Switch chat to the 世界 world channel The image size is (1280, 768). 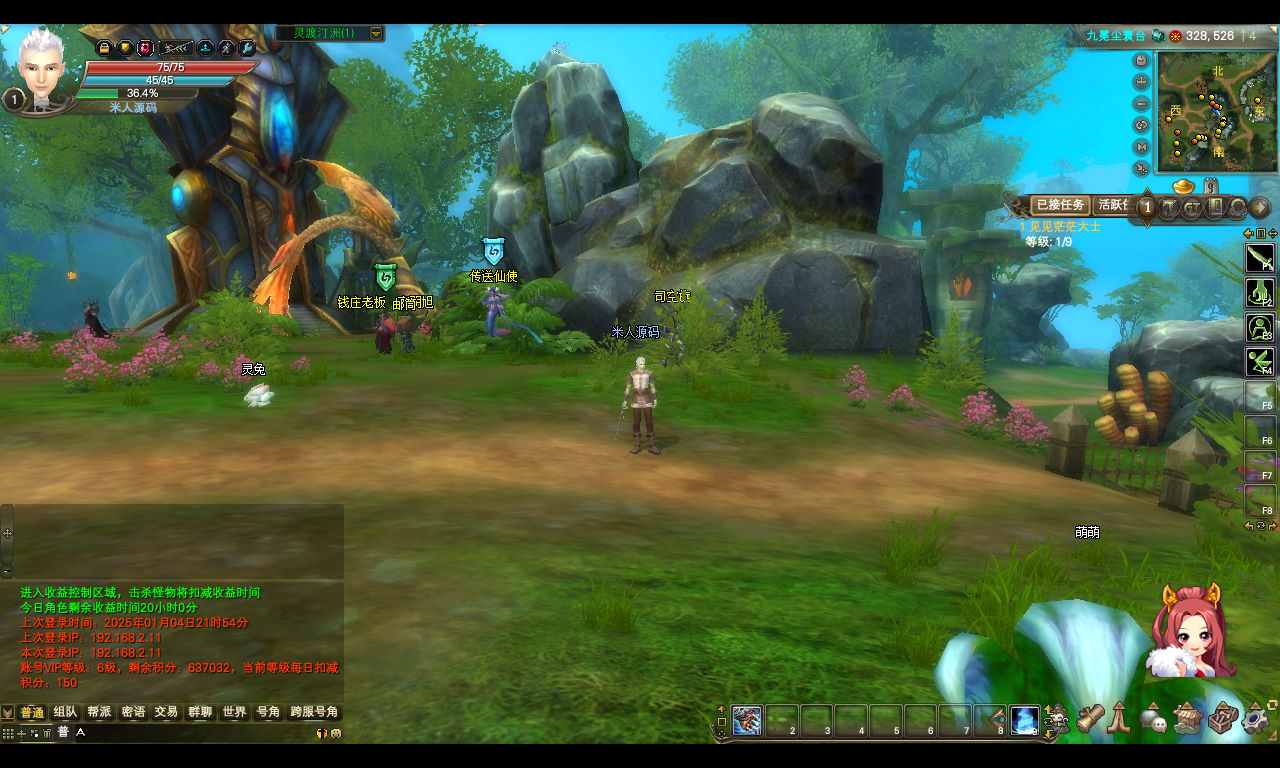(234, 712)
